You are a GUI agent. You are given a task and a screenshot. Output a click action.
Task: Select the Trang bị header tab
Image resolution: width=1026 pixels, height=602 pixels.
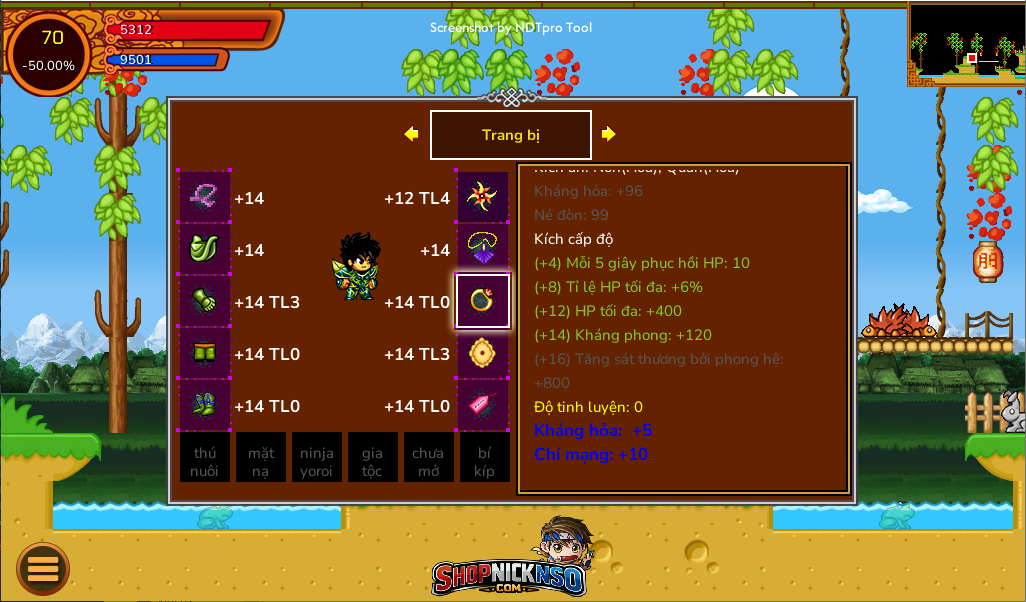pyautogui.click(x=510, y=135)
